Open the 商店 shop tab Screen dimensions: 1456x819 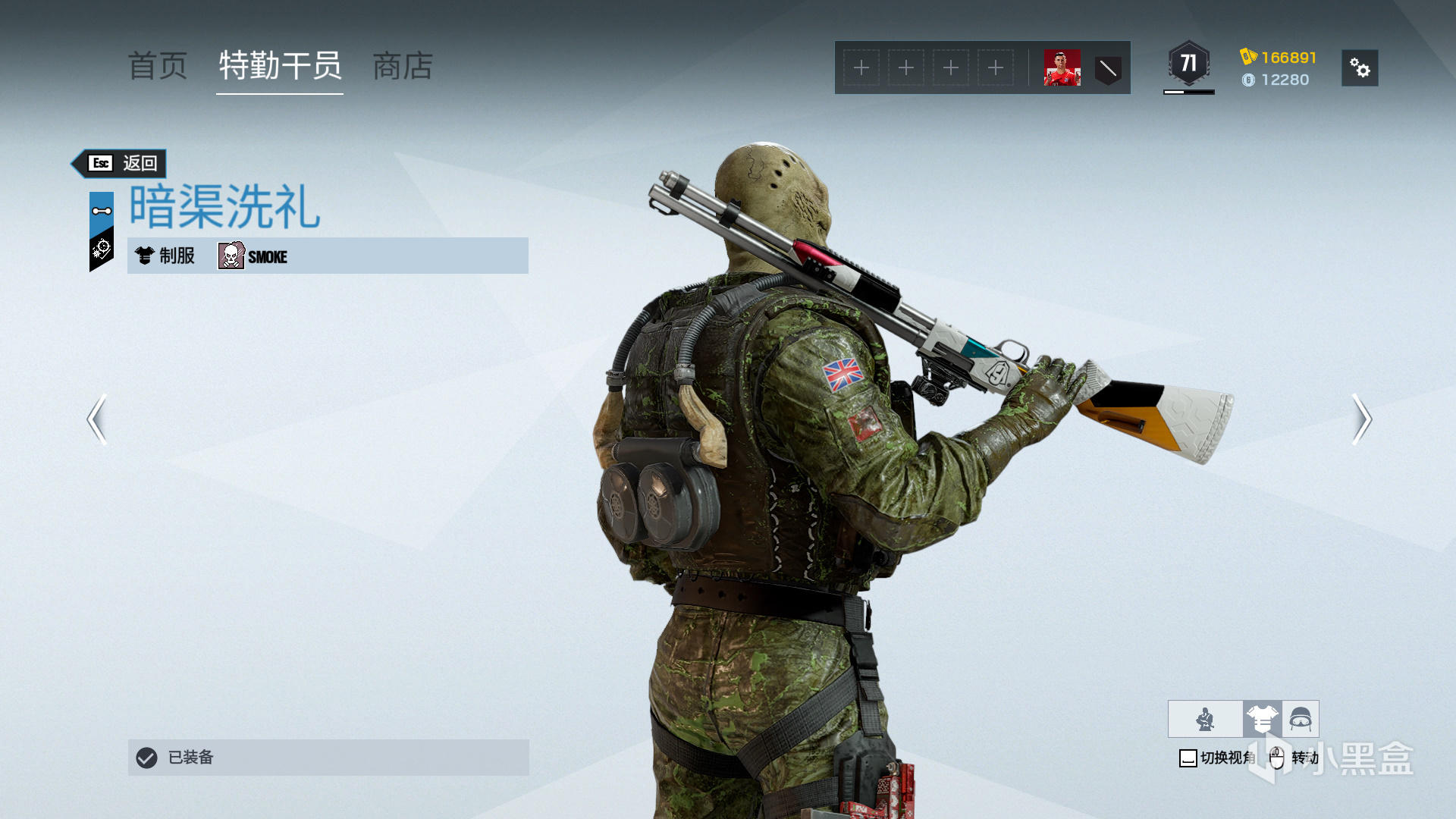[x=403, y=67]
